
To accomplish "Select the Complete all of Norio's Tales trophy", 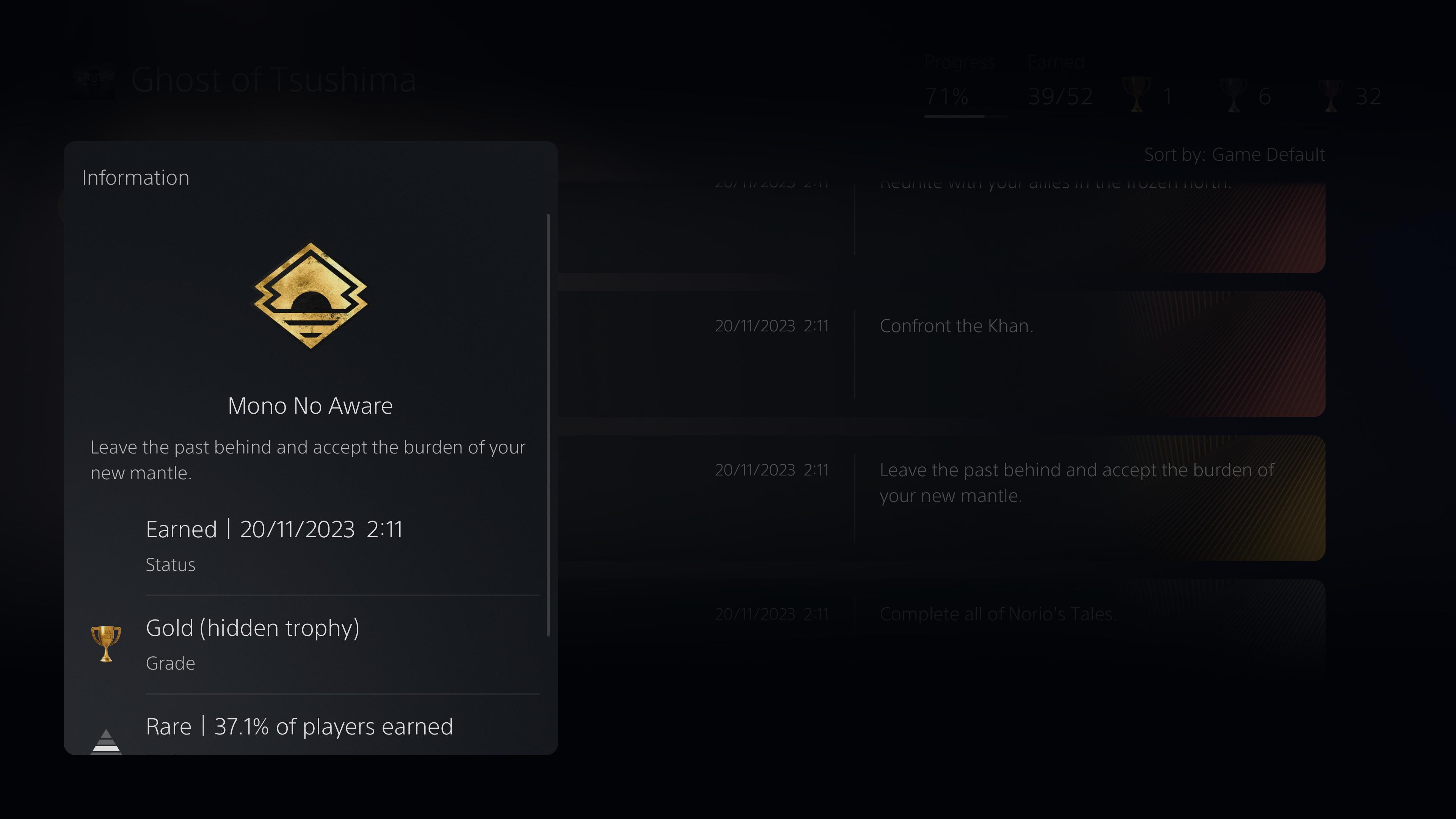I will click(x=941, y=622).
